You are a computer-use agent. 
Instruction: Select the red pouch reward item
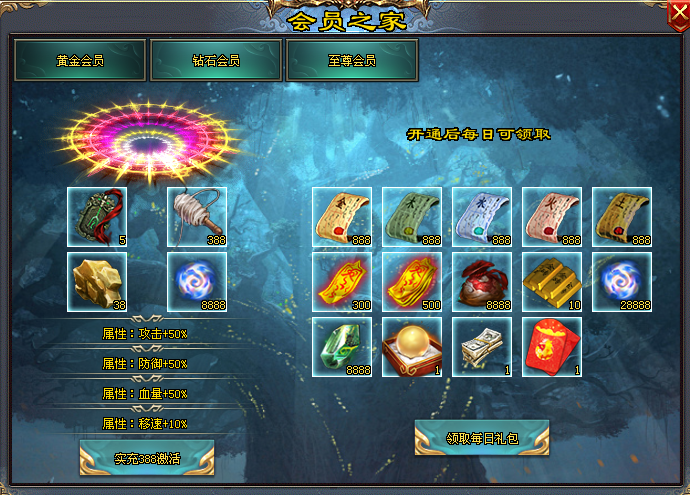click(482, 282)
